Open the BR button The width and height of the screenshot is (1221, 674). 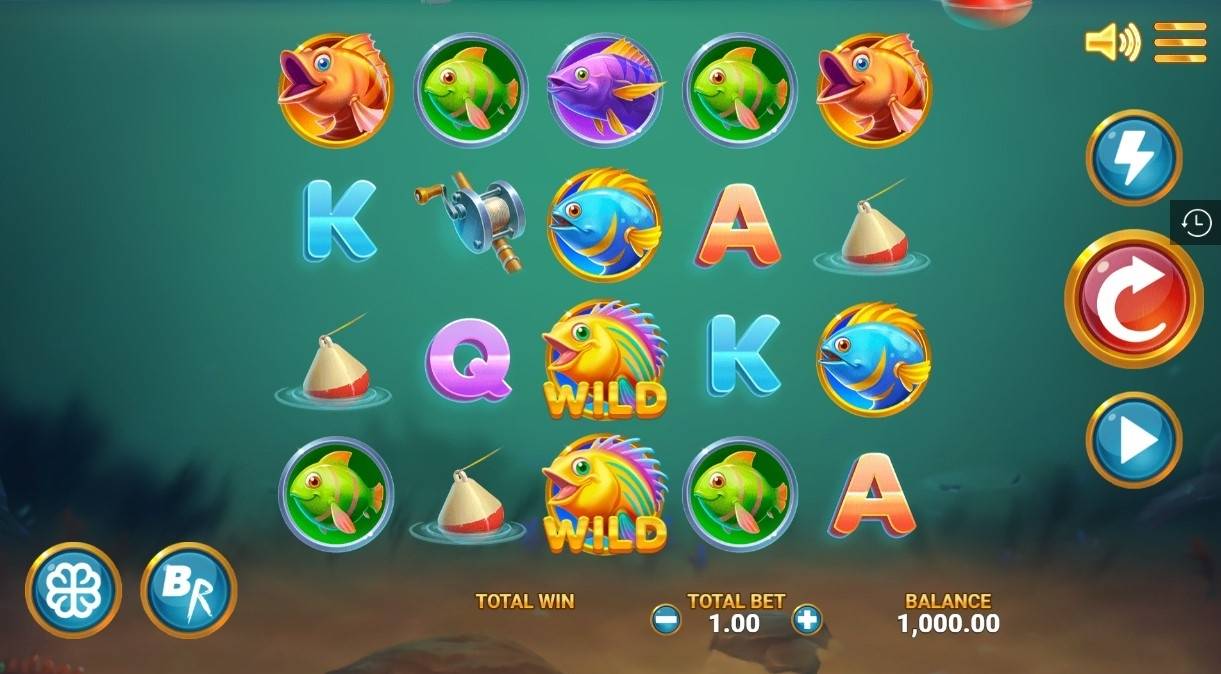pyautogui.click(x=189, y=590)
